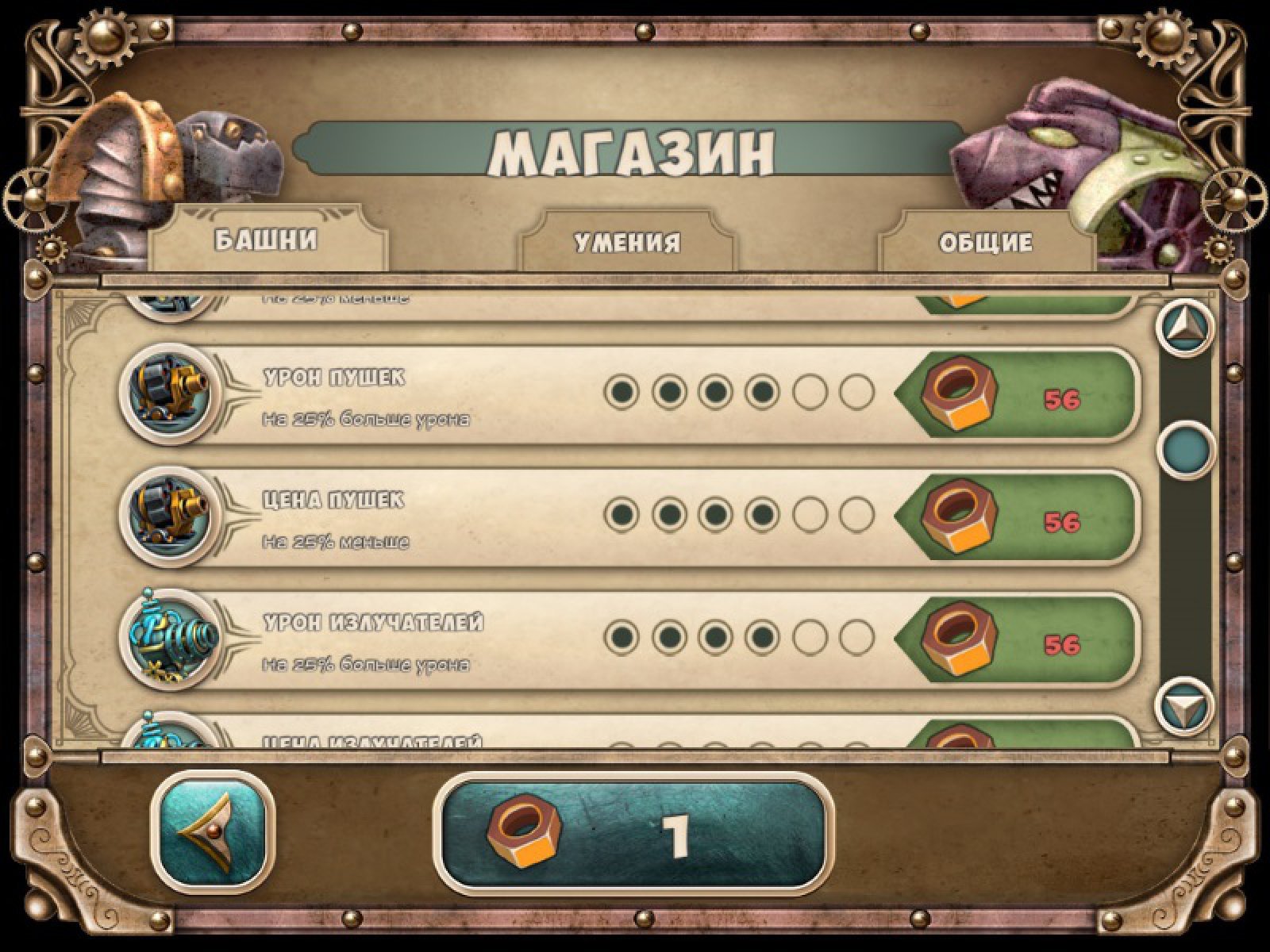The image size is (1270, 952).
Task: Select the Общие tab
Action: pyautogui.click(x=986, y=242)
